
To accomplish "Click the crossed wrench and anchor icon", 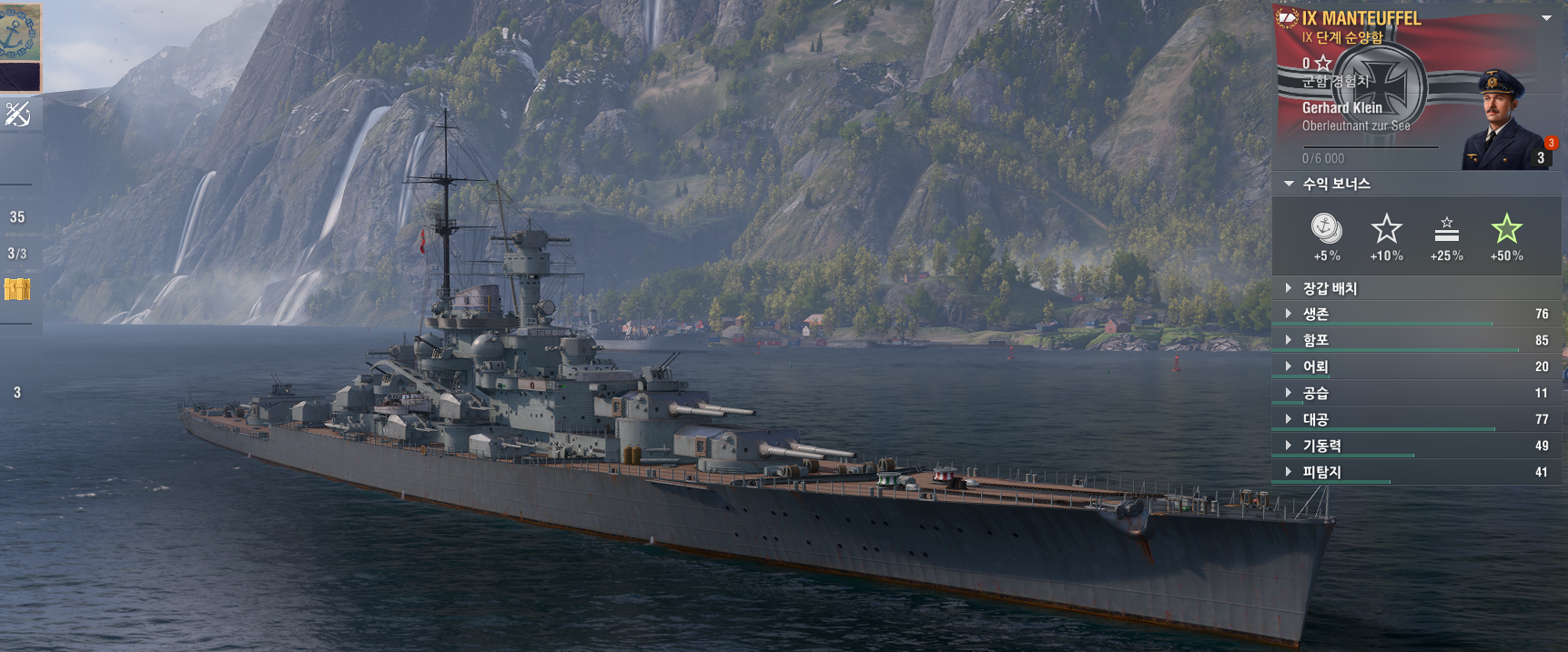I will [18, 114].
